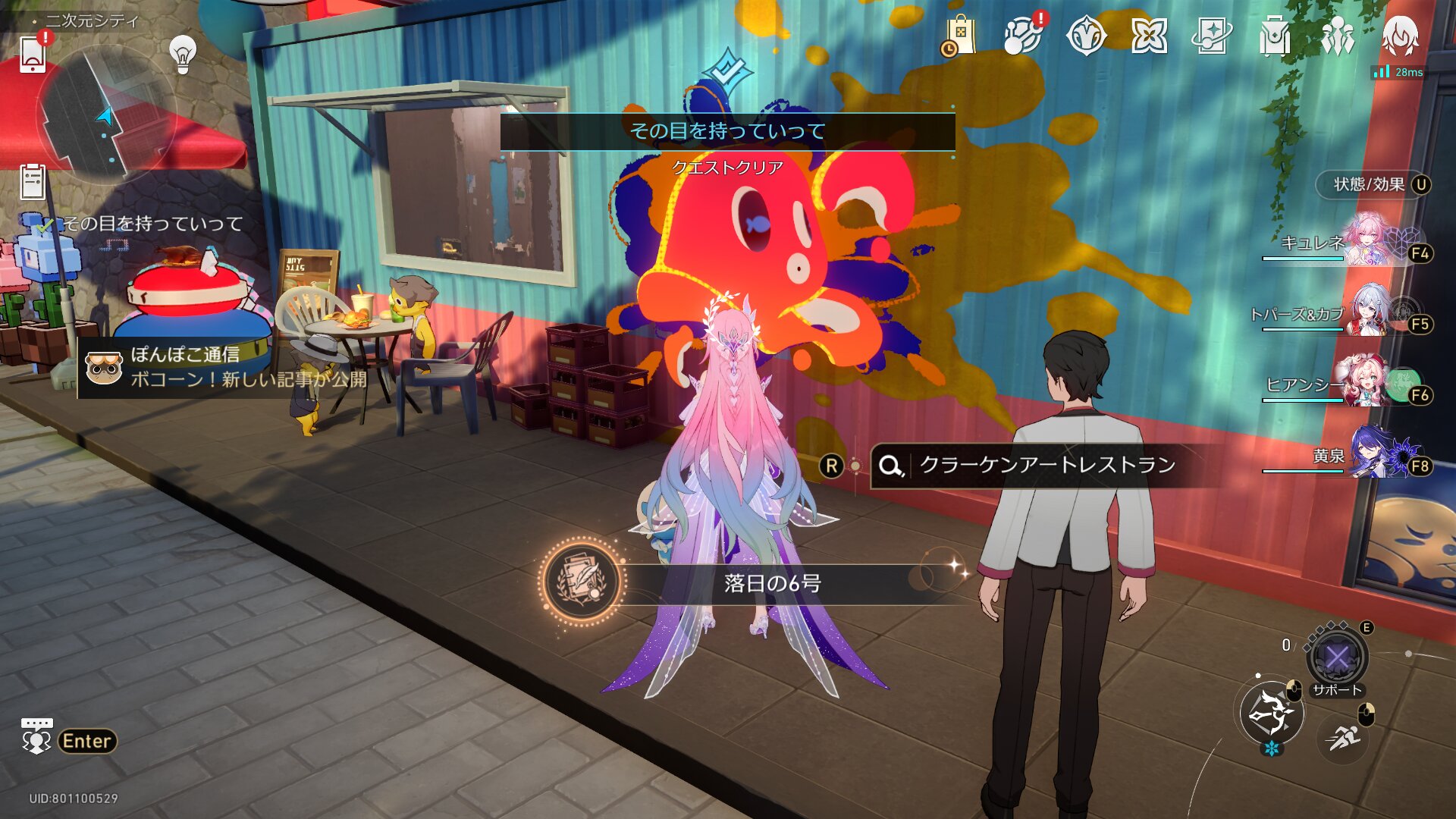Open the phone menu icon
Image resolution: width=1456 pixels, height=819 pixels.
pos(33,53)
